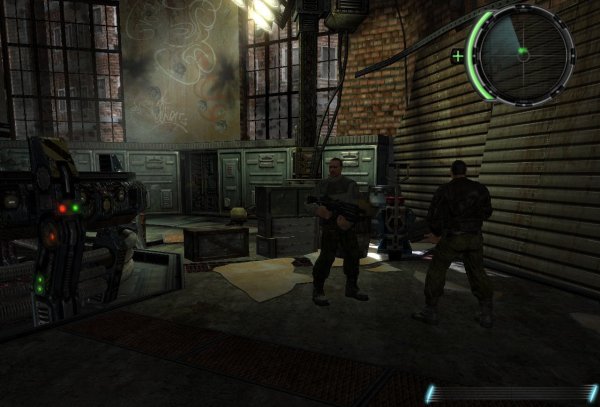Viewport: 600px width, 407px height.
Task: Select the green plus health icon
Action: [x=458, y=56]
